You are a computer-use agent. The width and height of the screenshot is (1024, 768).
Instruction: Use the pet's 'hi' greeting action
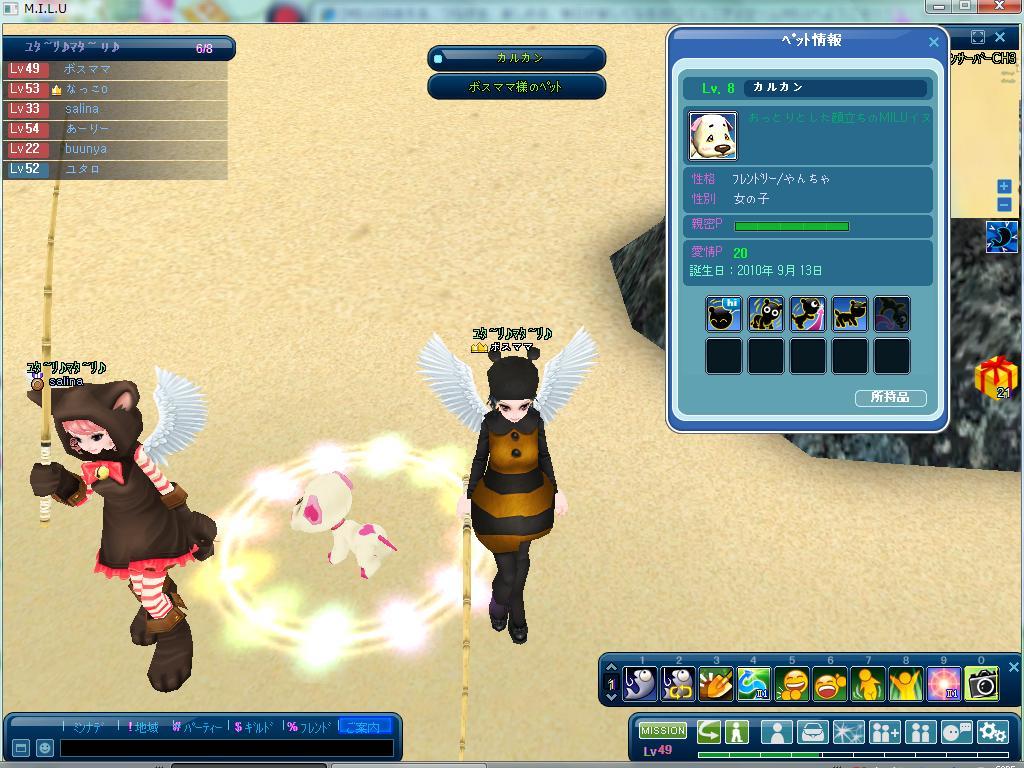pyautogui.click(x=724, y=314)
